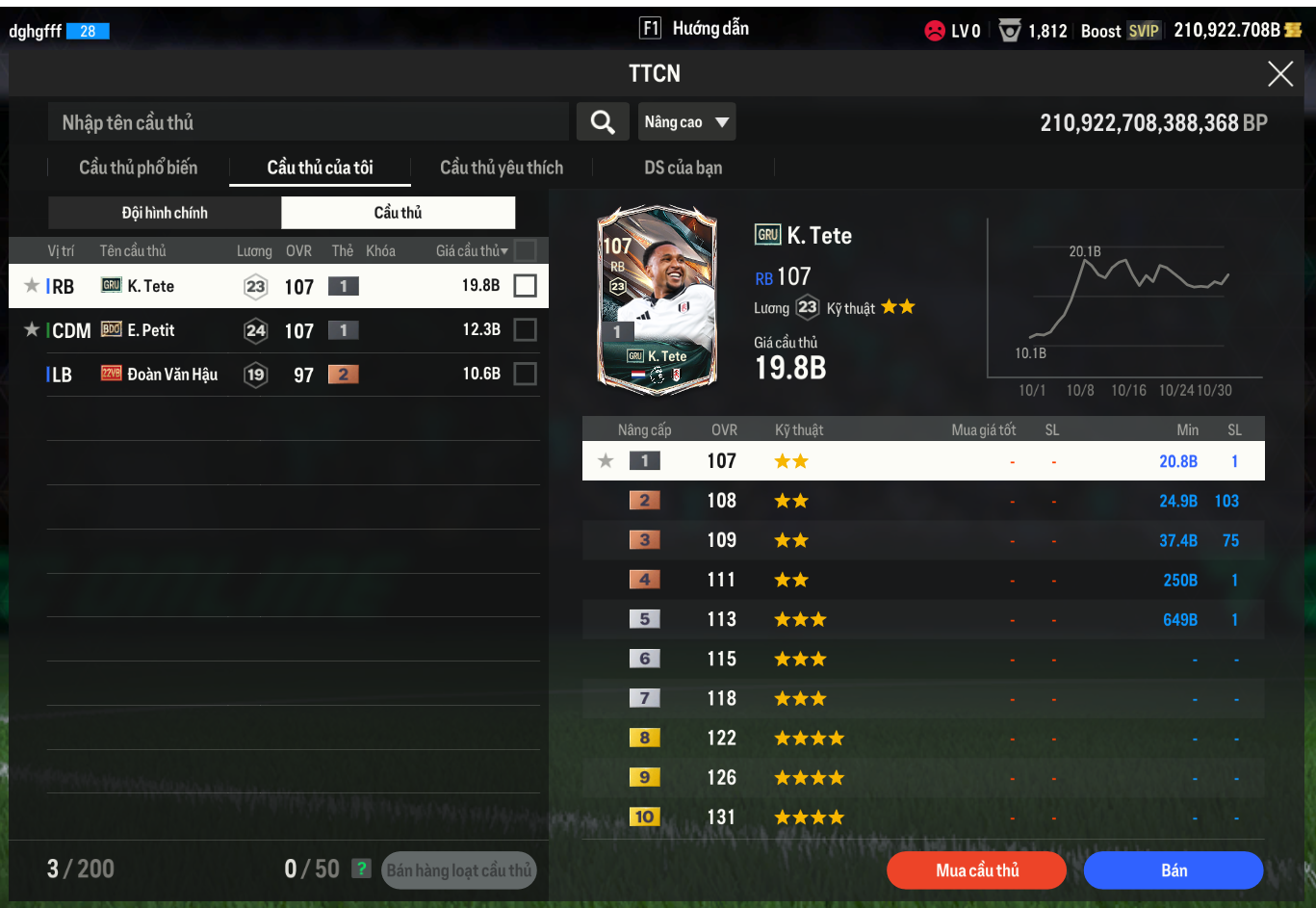1316x908 pixels.
Task: Show the DS của bạn tab
Action: coord(683,168)
